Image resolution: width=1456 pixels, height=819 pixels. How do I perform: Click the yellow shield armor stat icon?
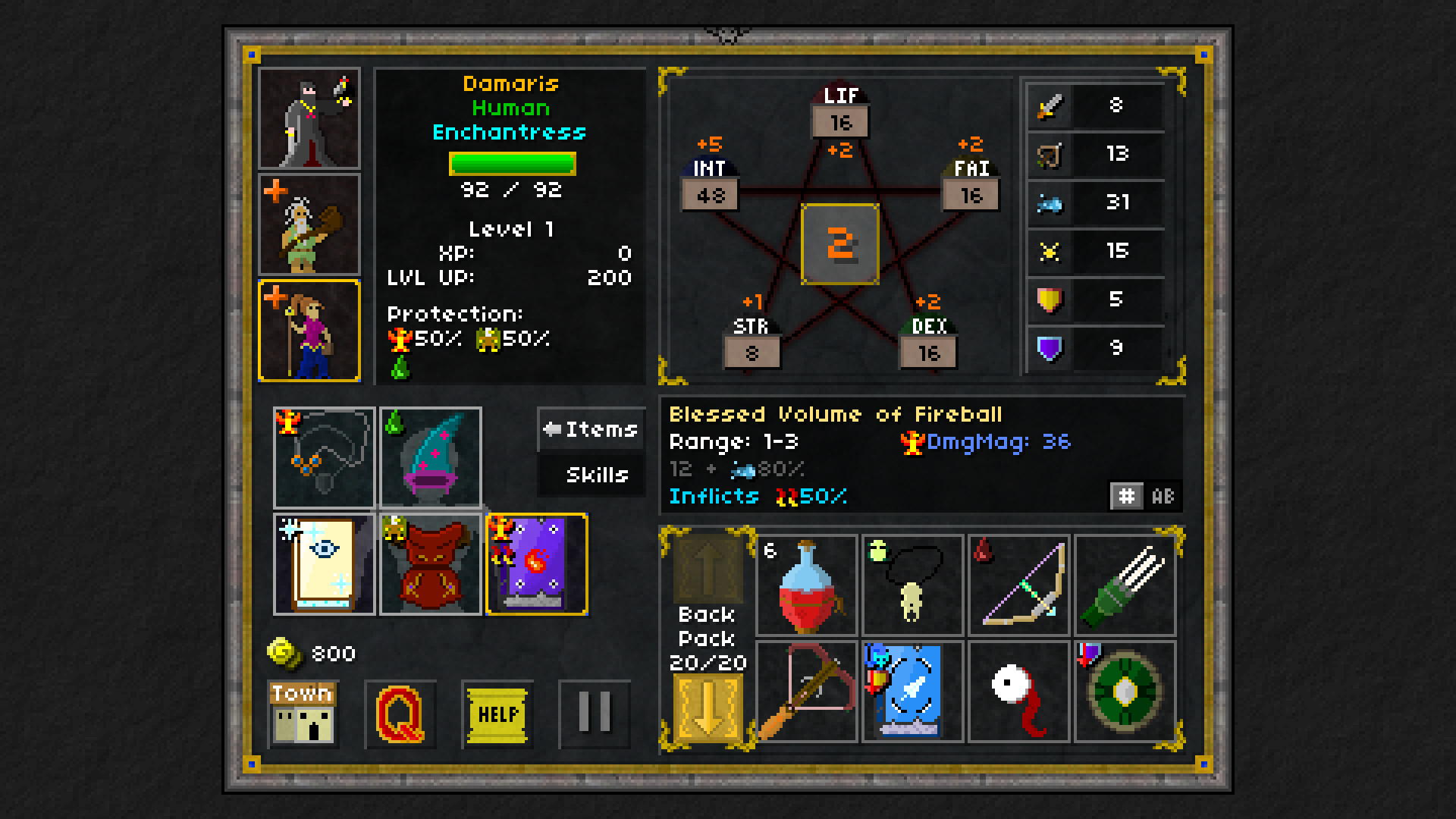(x=1050, y=300)
